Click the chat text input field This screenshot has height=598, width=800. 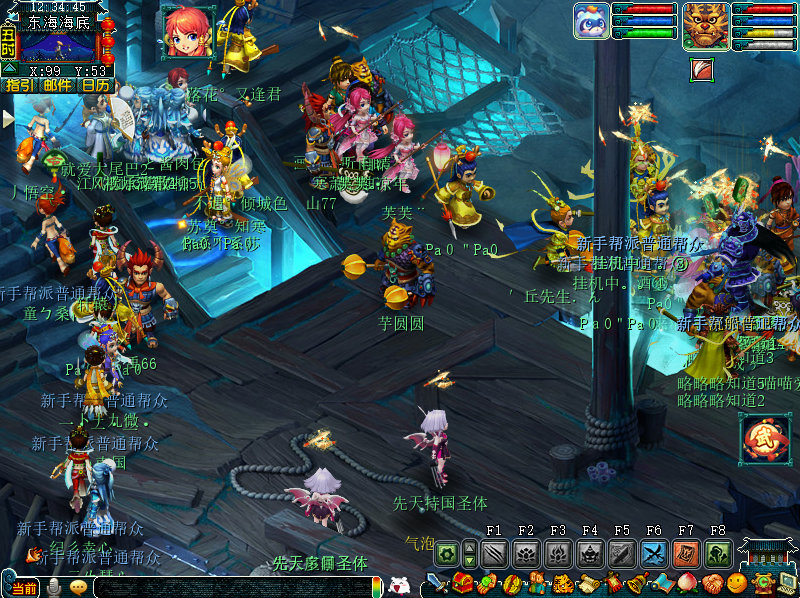(x=235, y=588)
